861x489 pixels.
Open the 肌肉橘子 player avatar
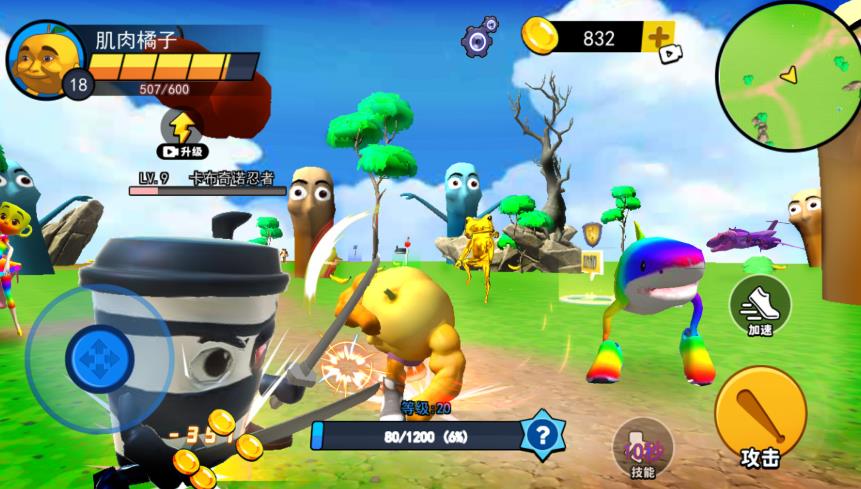pyautogui.click(x=45, y=59)
